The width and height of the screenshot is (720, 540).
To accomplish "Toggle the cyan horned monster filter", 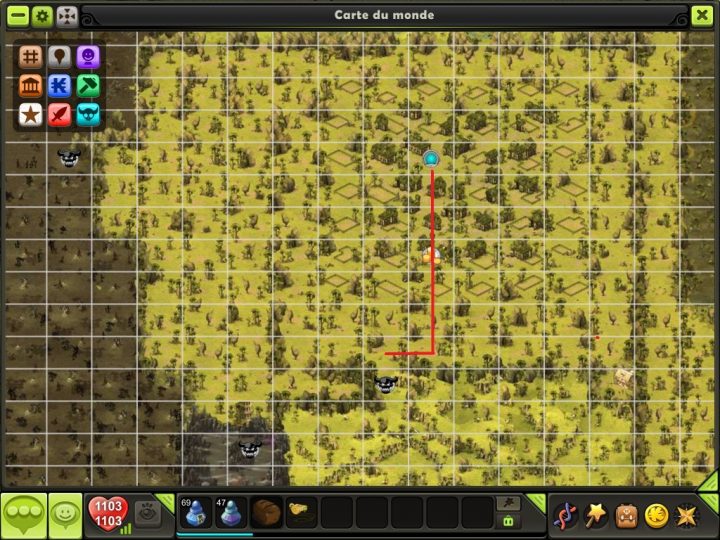I will 88,114.
